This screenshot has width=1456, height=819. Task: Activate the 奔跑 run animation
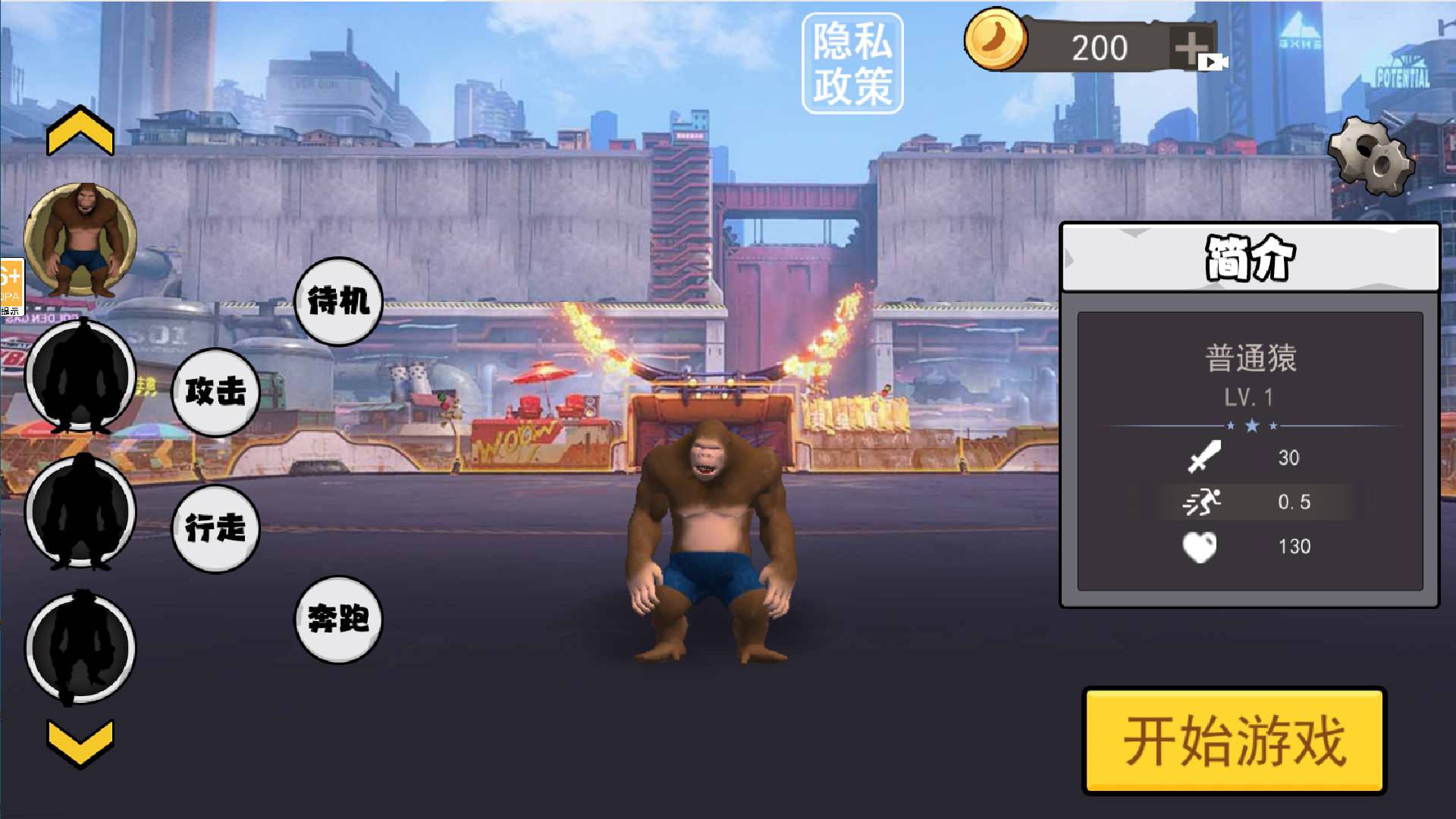(x=338, y=620)
